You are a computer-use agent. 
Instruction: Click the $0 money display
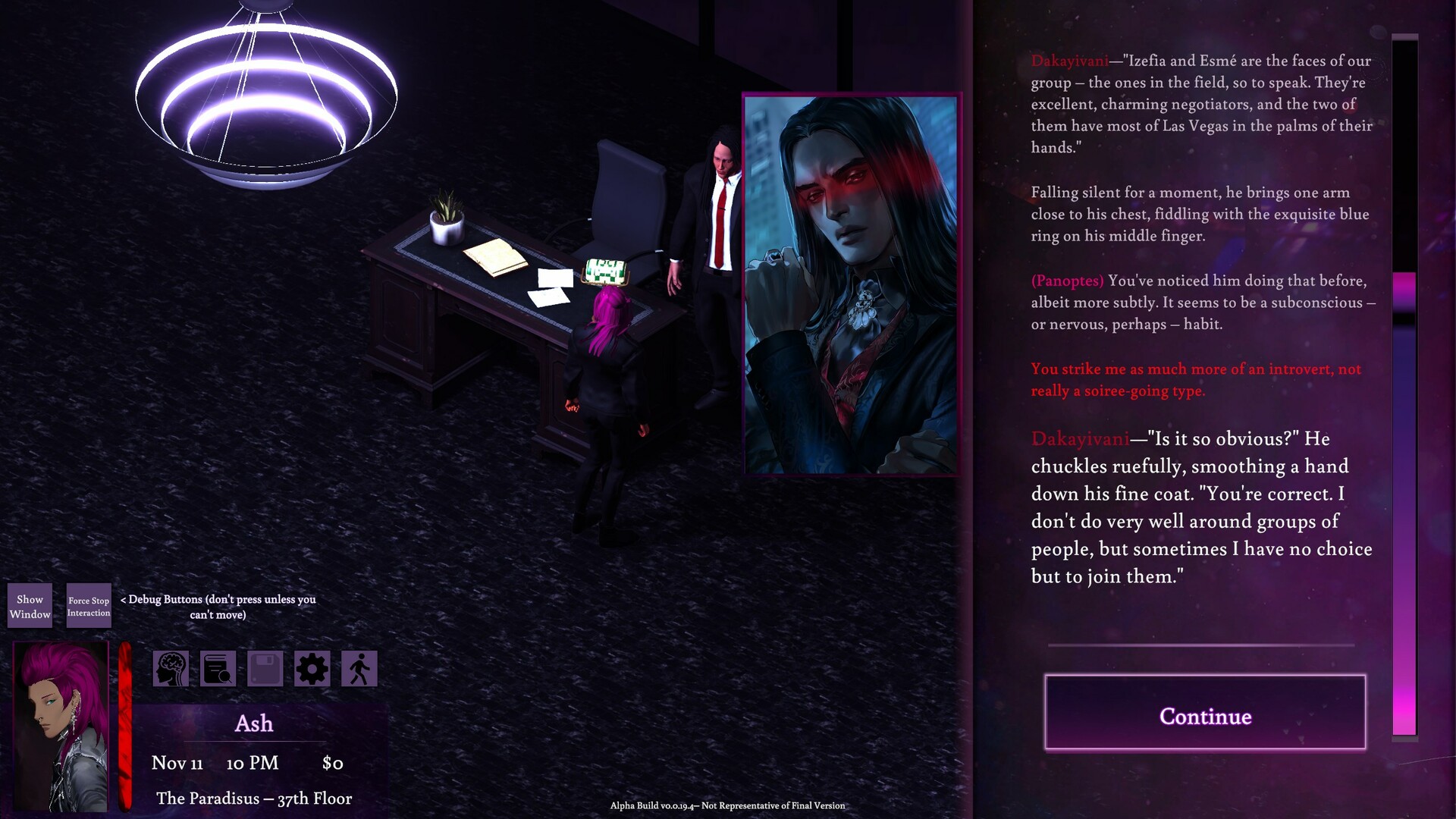tap(333, 763)
